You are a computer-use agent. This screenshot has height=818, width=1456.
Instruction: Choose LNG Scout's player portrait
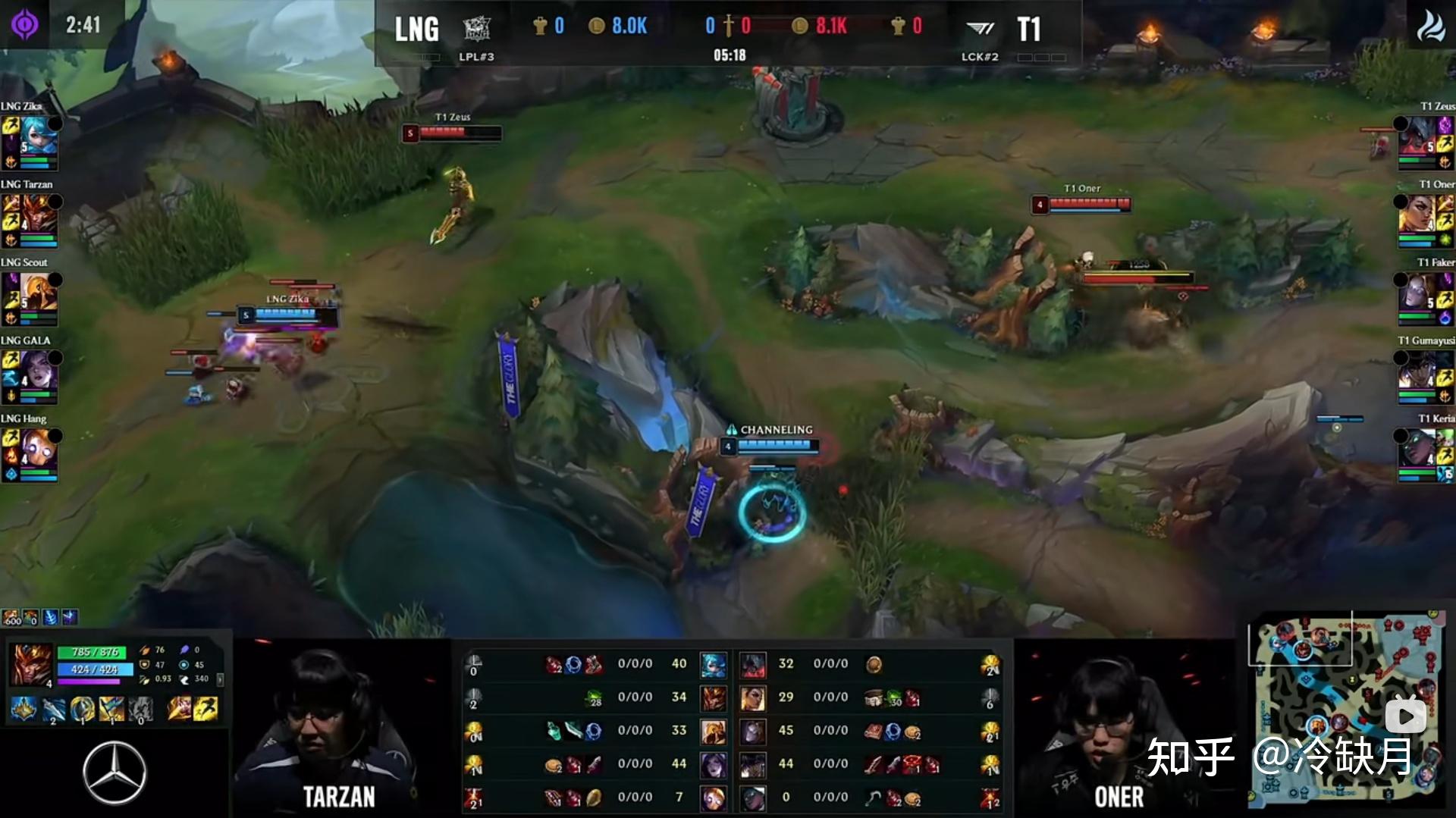(x=39, y=291)
